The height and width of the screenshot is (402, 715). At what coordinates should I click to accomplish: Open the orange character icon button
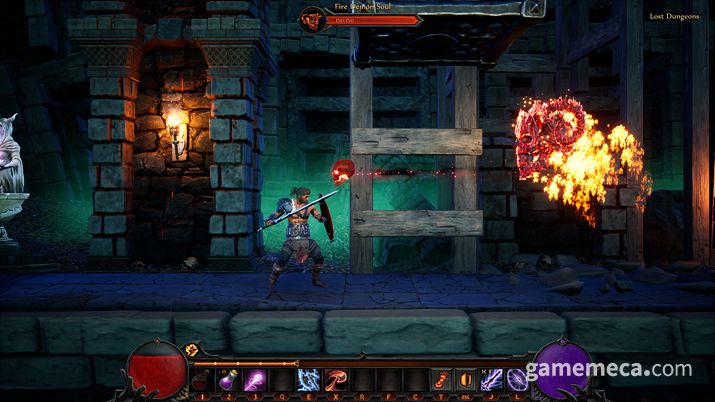click(x=440, y=380)
